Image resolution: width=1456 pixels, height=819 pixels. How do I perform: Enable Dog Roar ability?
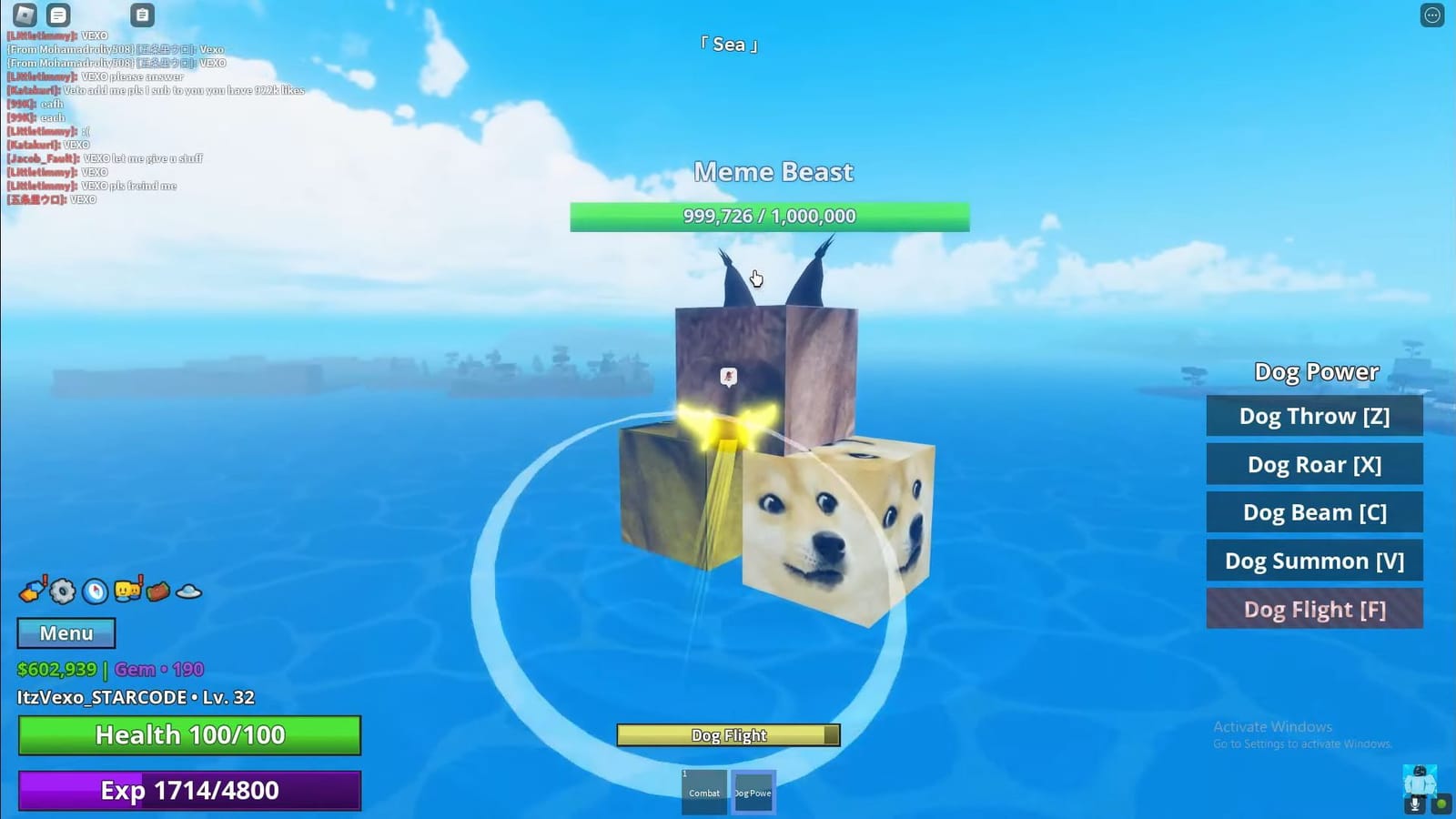(1314, 464)
